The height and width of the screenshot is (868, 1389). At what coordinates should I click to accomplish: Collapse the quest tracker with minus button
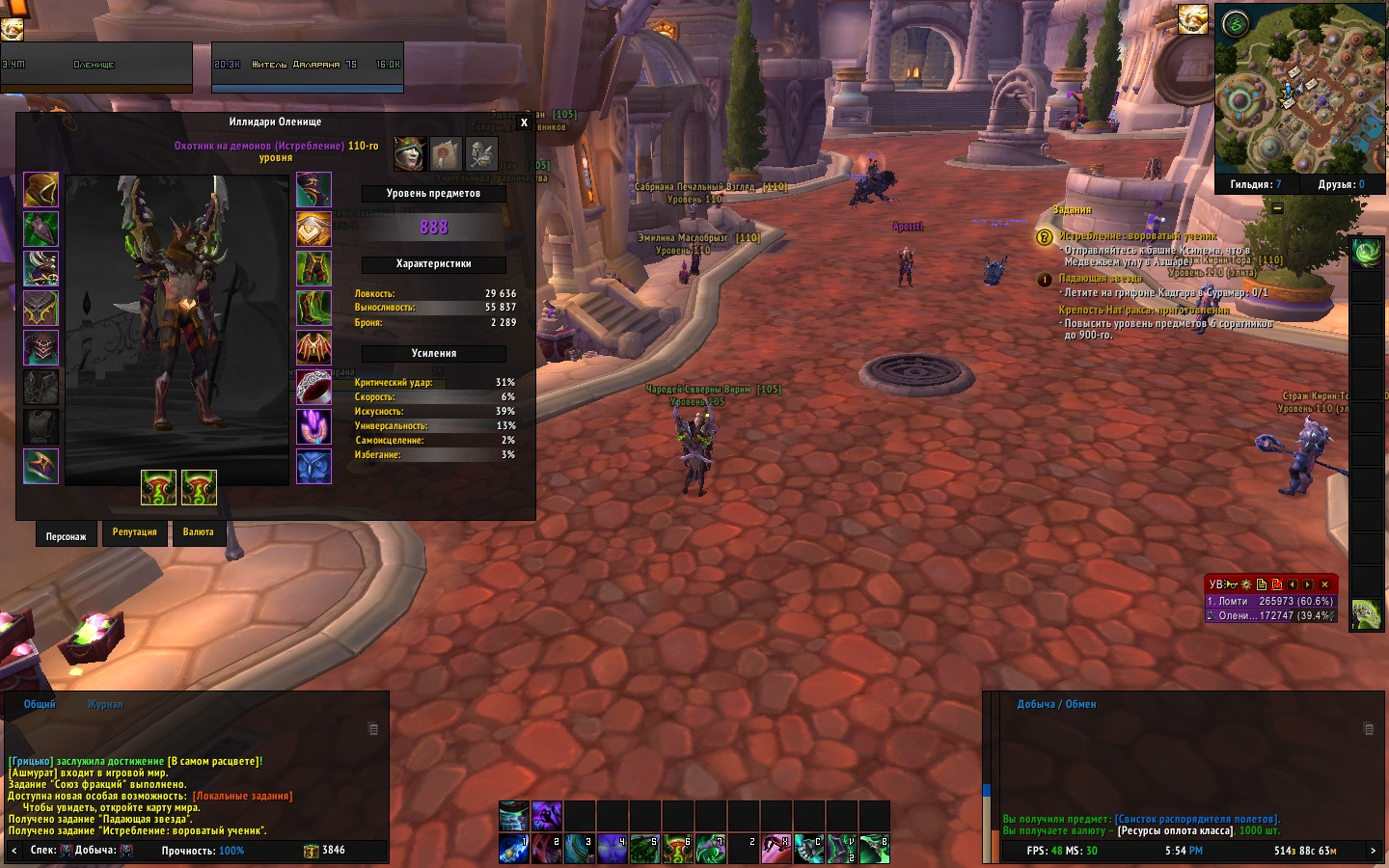(x=1278, y=207)
